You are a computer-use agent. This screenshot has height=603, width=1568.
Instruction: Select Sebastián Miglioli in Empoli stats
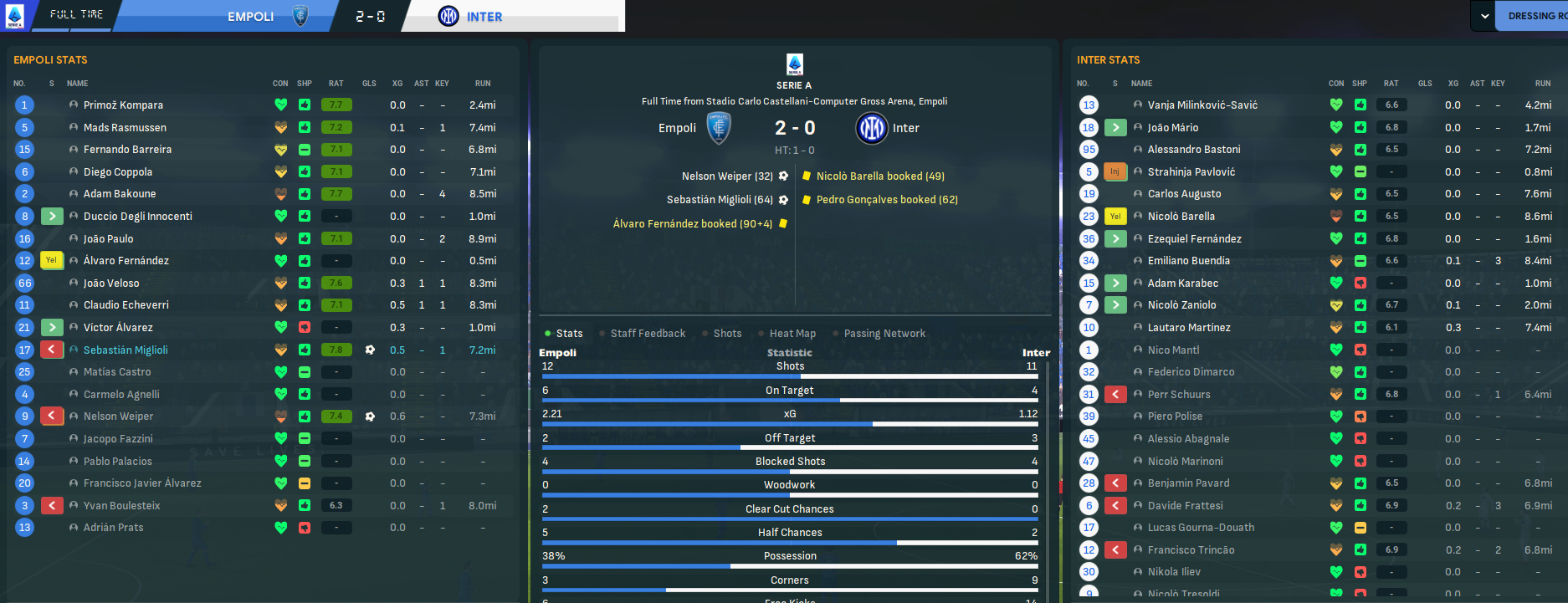click(x=126, y=350)
